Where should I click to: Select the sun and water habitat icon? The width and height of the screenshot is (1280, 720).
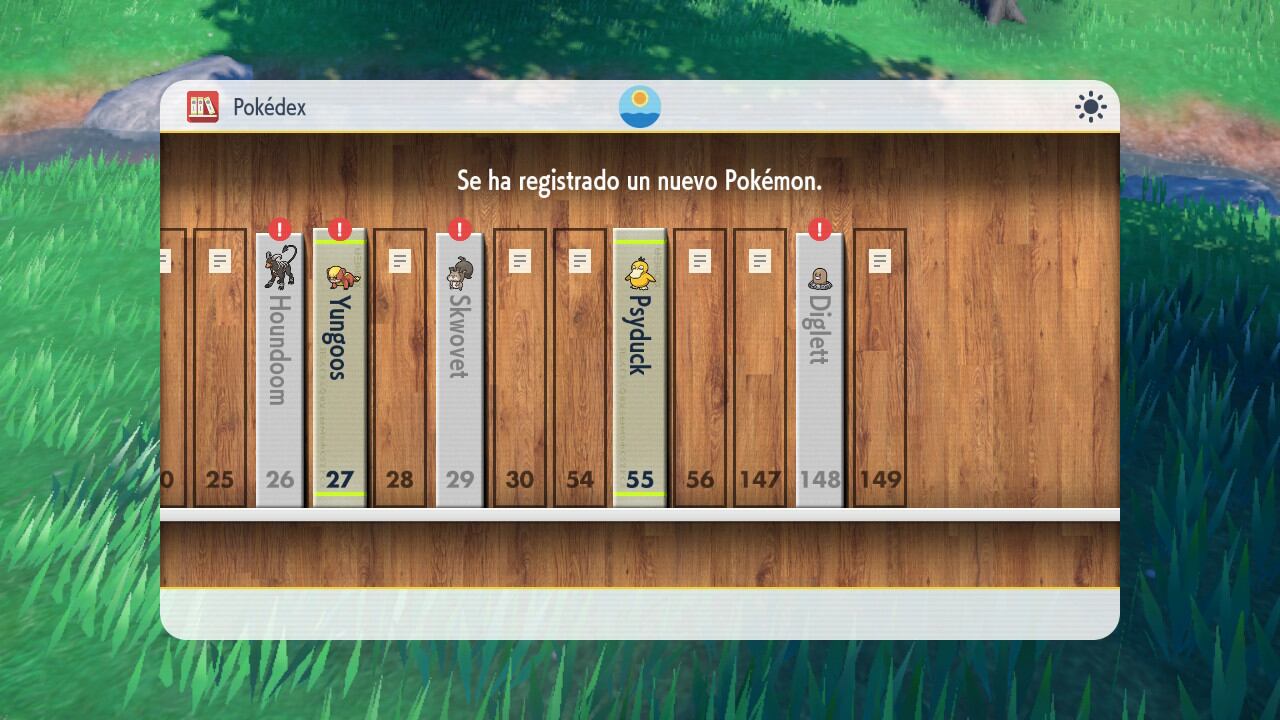pyautogui.click(x=639, y=106)
